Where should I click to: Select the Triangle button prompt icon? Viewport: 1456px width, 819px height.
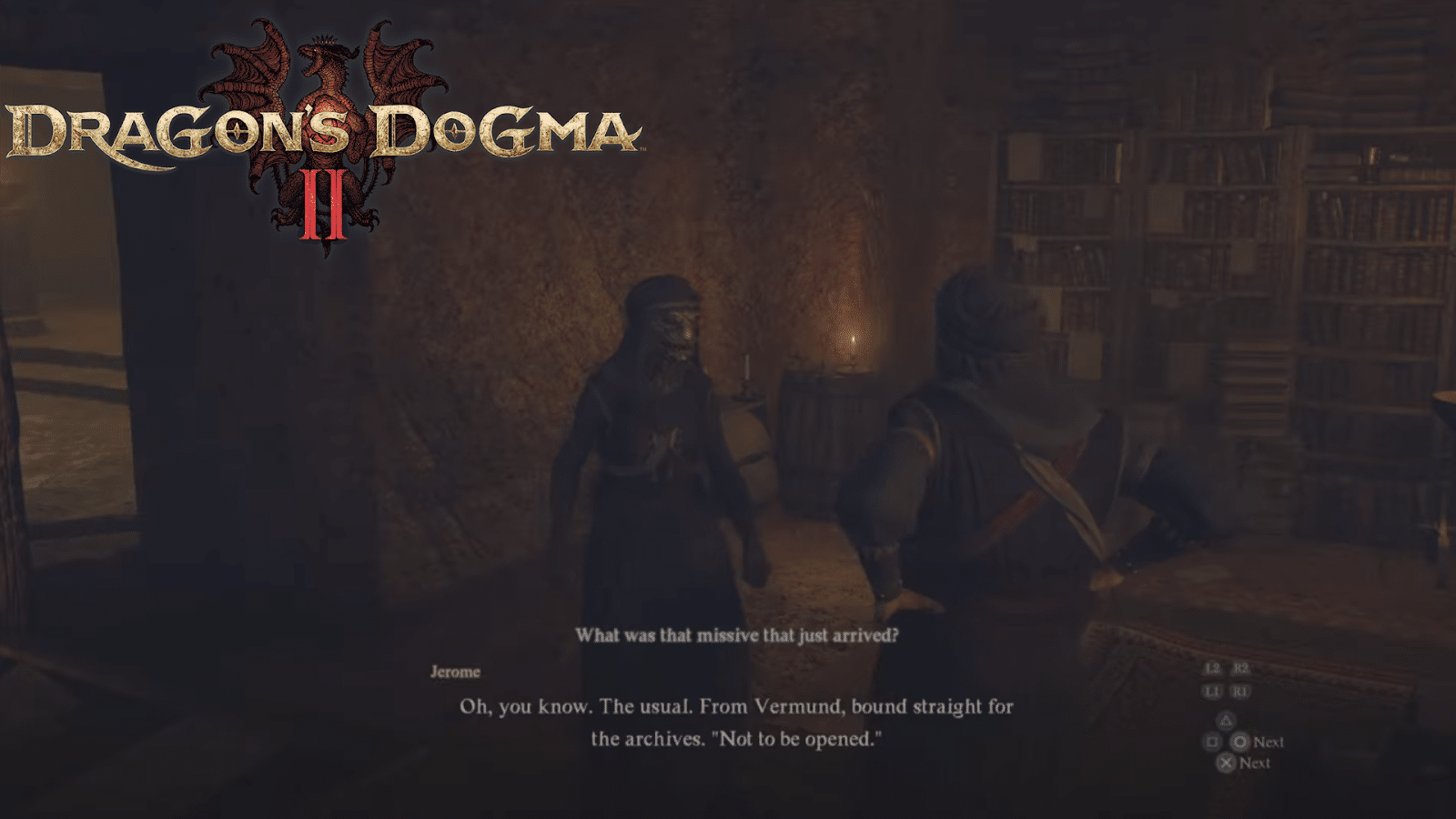(1226, 719)
